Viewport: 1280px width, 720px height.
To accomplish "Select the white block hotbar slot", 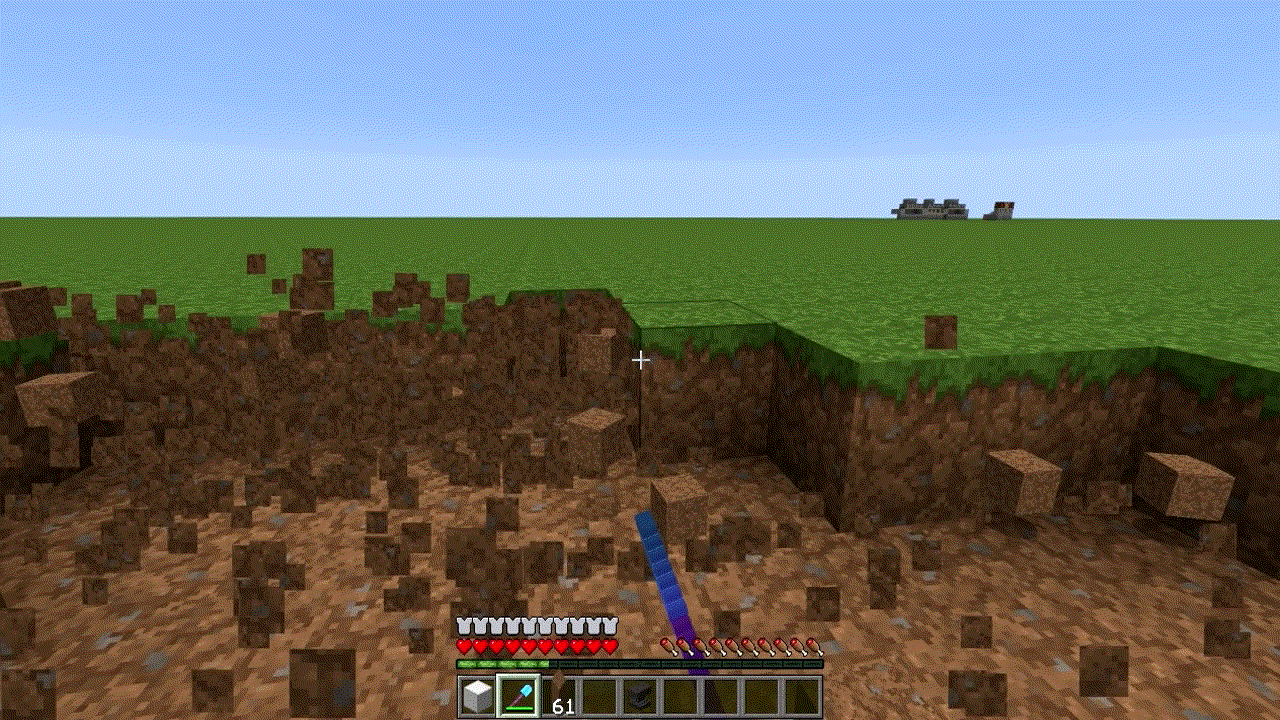I will [478, 696].
